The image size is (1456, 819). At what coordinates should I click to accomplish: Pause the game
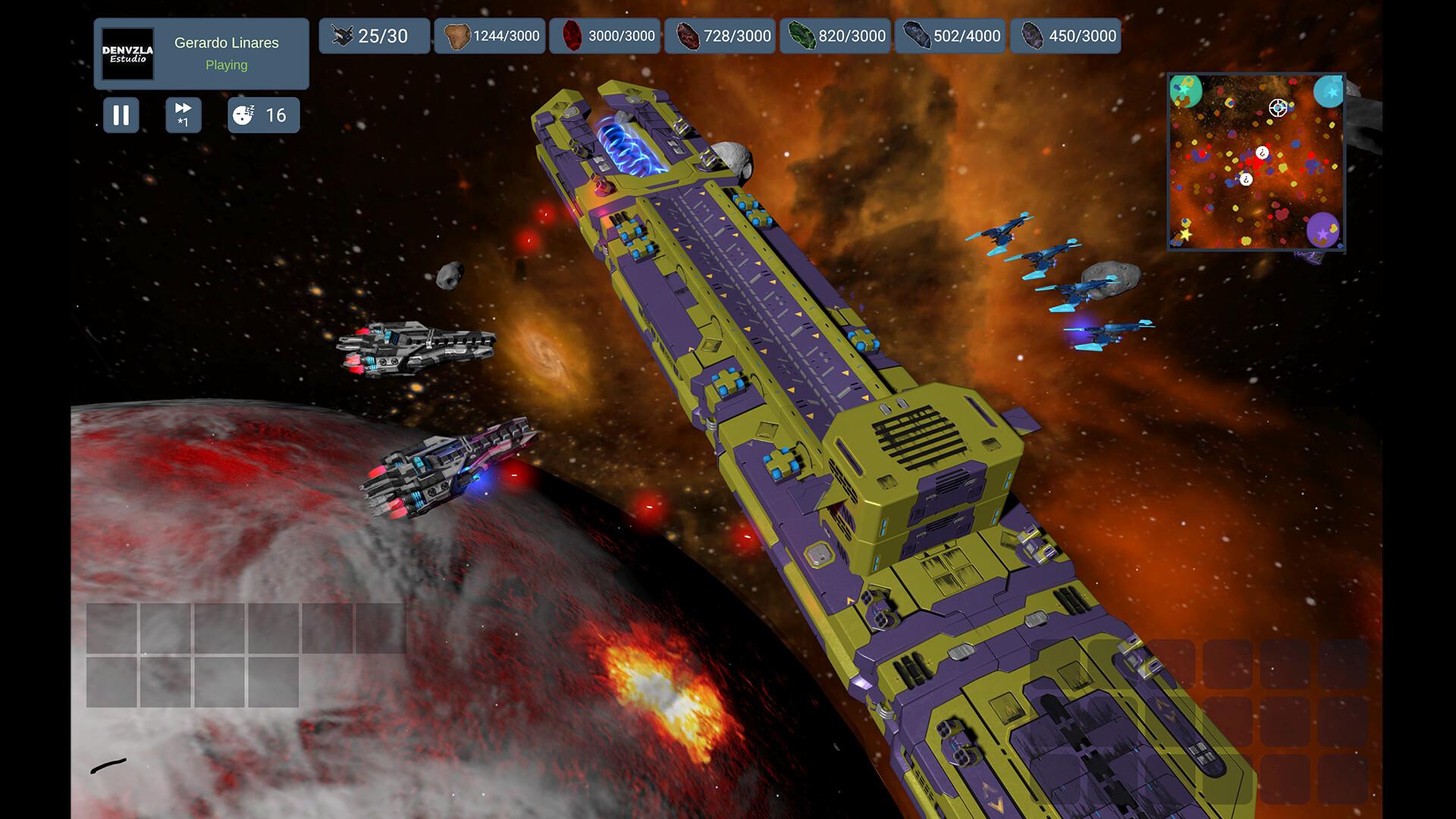coord(121,115)
